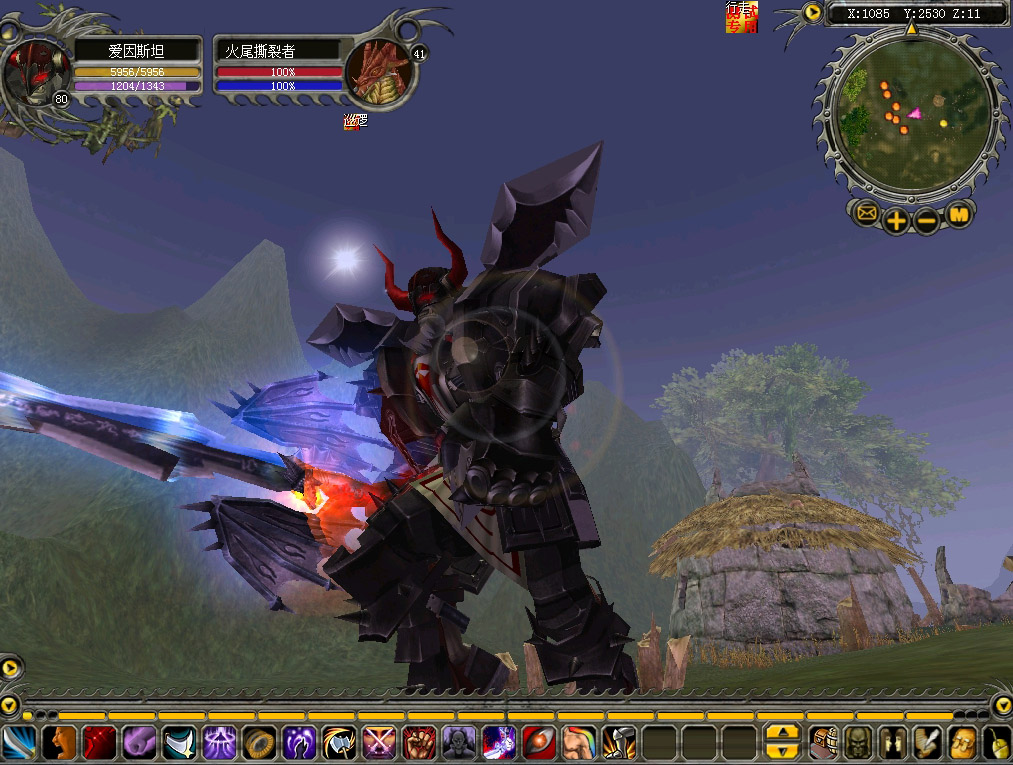Image resolution: width=1013 pixels, height=765 pixels.
Task: Activate the golden ring skill icon
Action: pos(260,743)
